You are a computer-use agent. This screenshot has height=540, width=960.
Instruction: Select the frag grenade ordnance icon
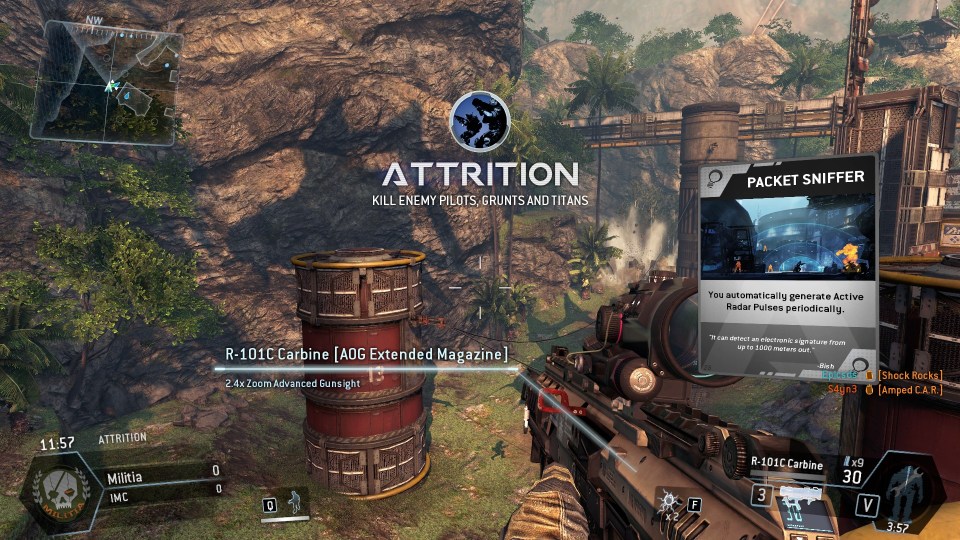click(668, 501)
